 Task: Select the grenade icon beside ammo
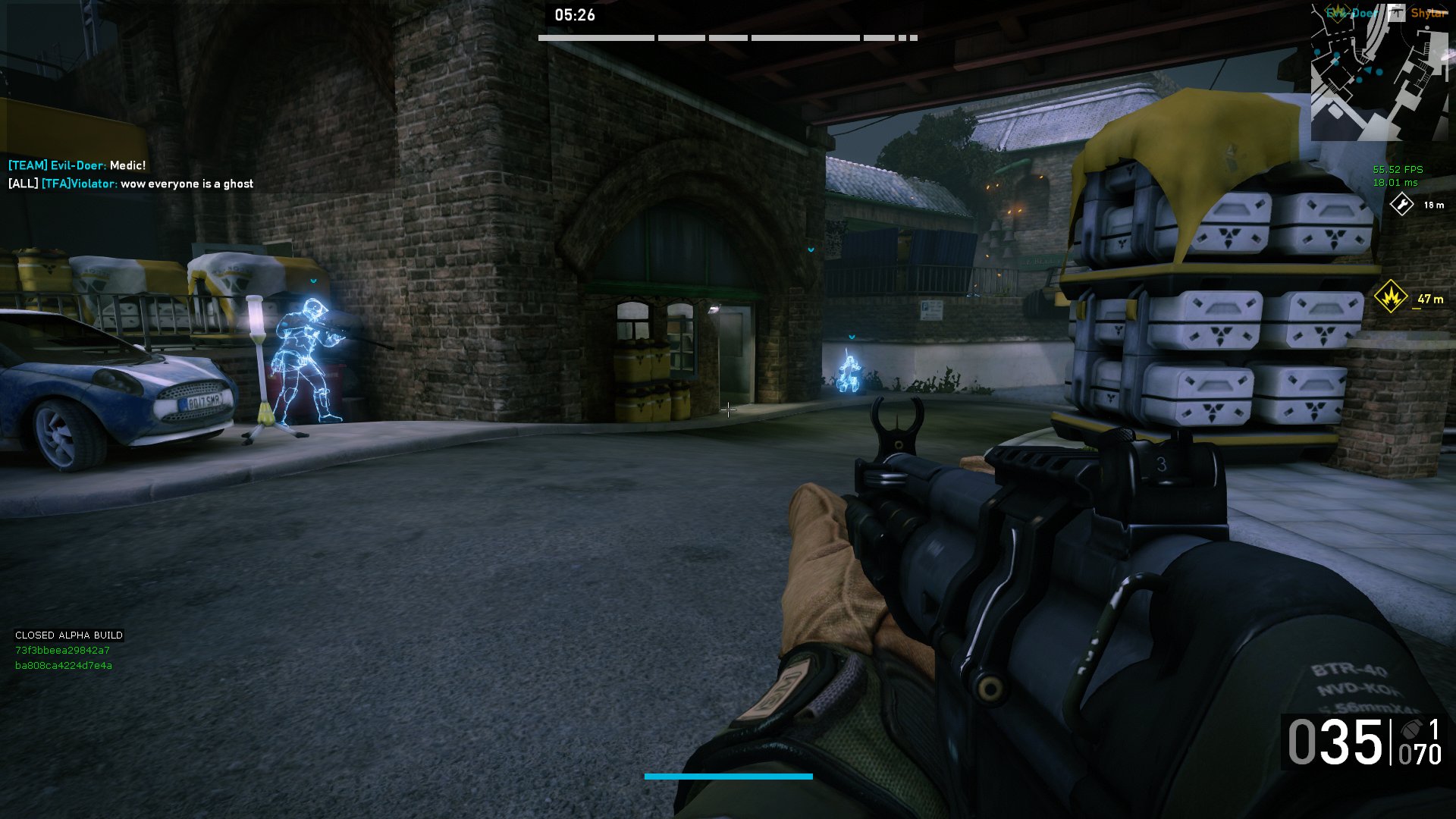point(1410,730)
